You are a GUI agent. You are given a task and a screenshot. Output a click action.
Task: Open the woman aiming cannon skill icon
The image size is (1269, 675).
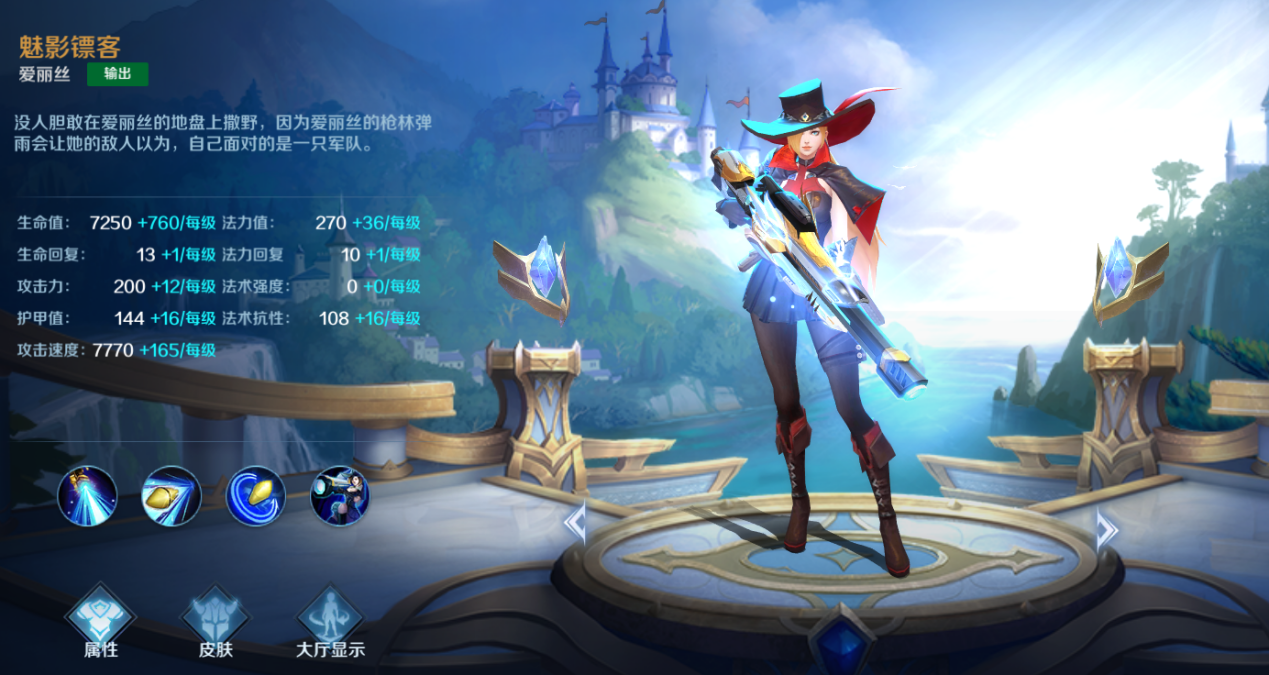pyautogui.click(x=341, y=496)
